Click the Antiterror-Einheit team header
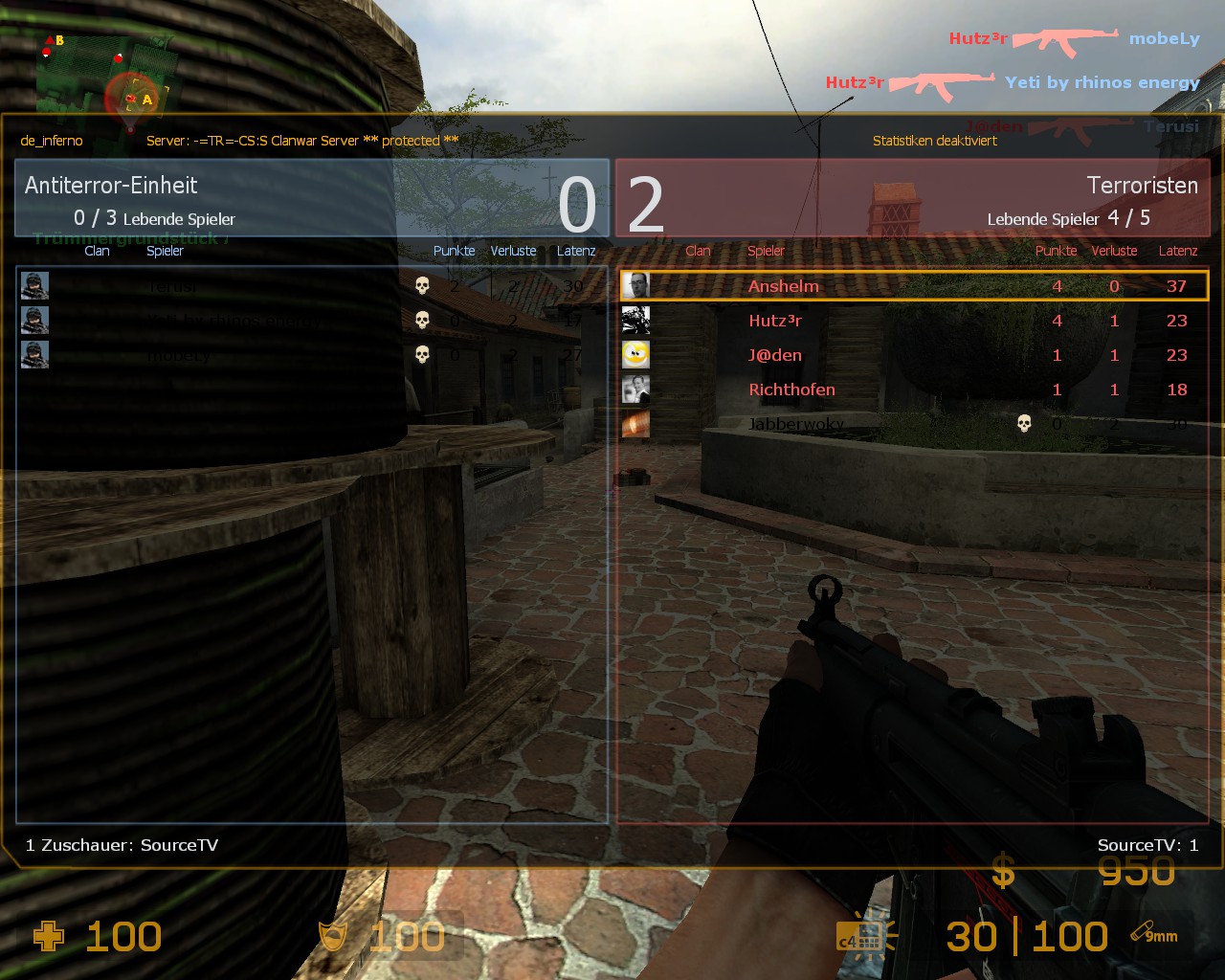Viewport: 1225px width, 980px height. 312,198
